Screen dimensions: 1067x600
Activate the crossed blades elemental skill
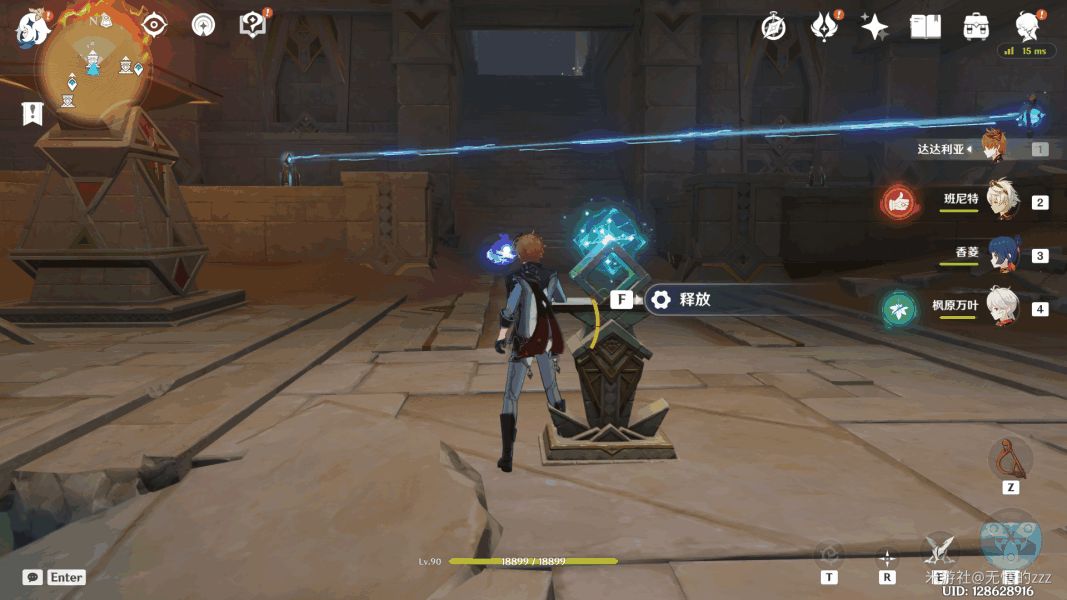(x=938, y=547)
